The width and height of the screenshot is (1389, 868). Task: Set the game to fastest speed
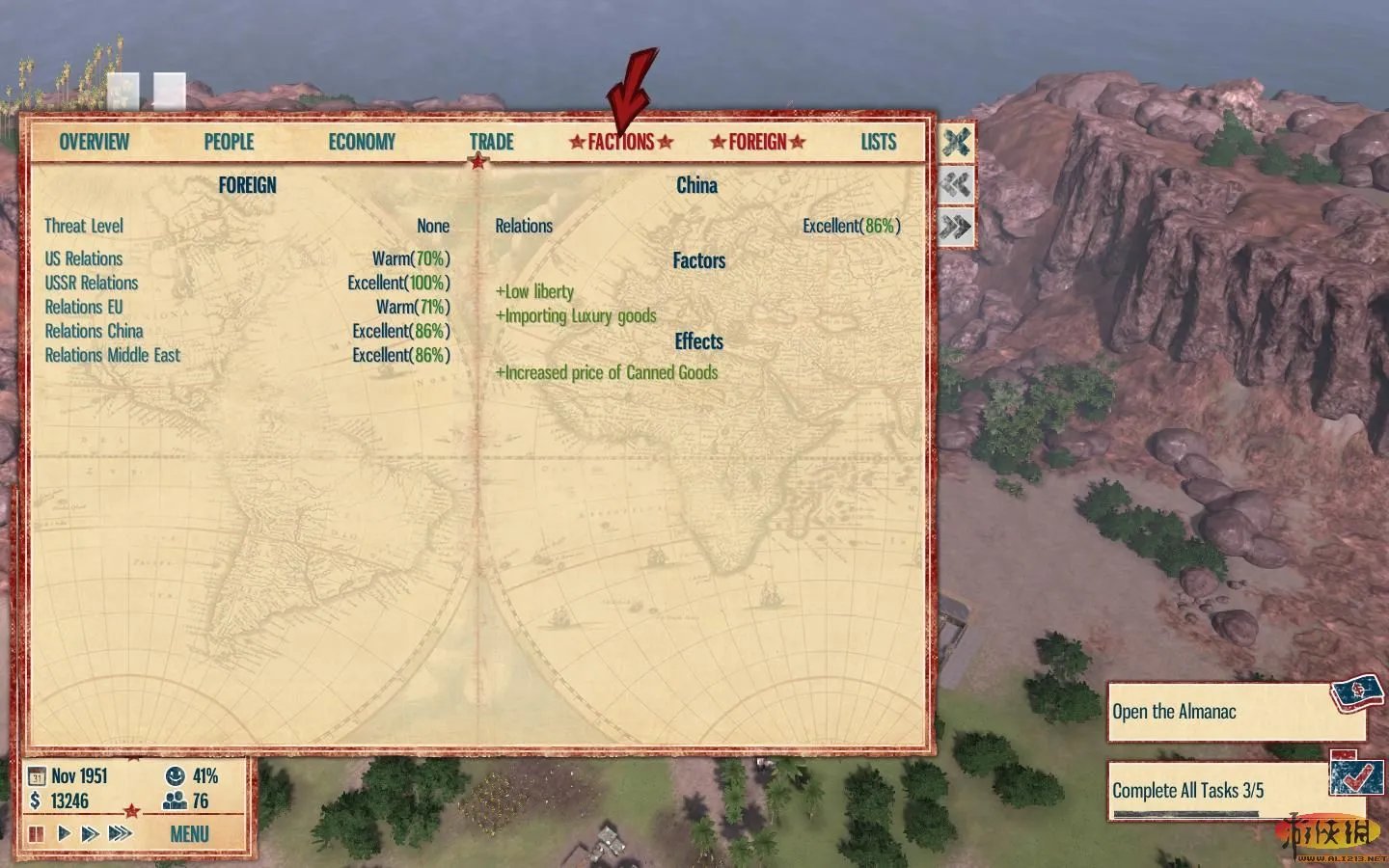(121, 833)
